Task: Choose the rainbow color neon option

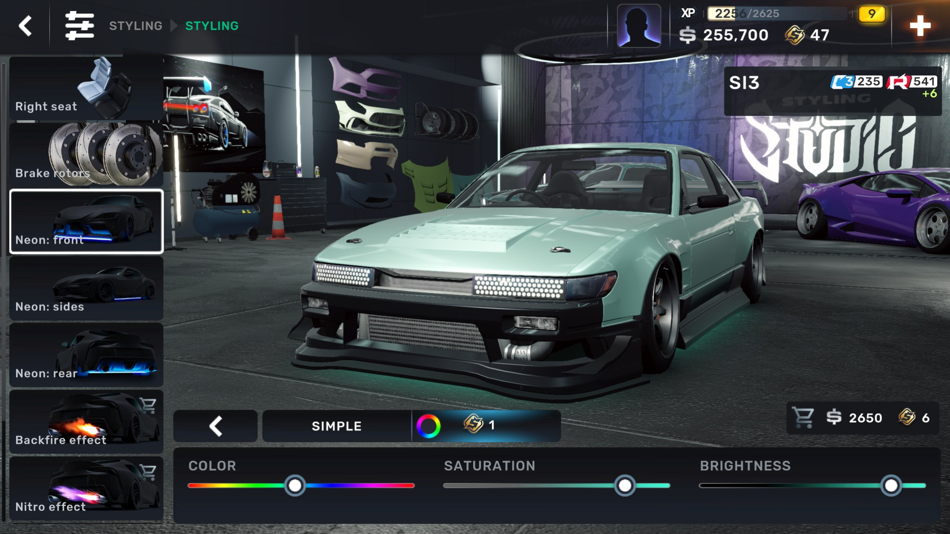Action: (429, 426)
